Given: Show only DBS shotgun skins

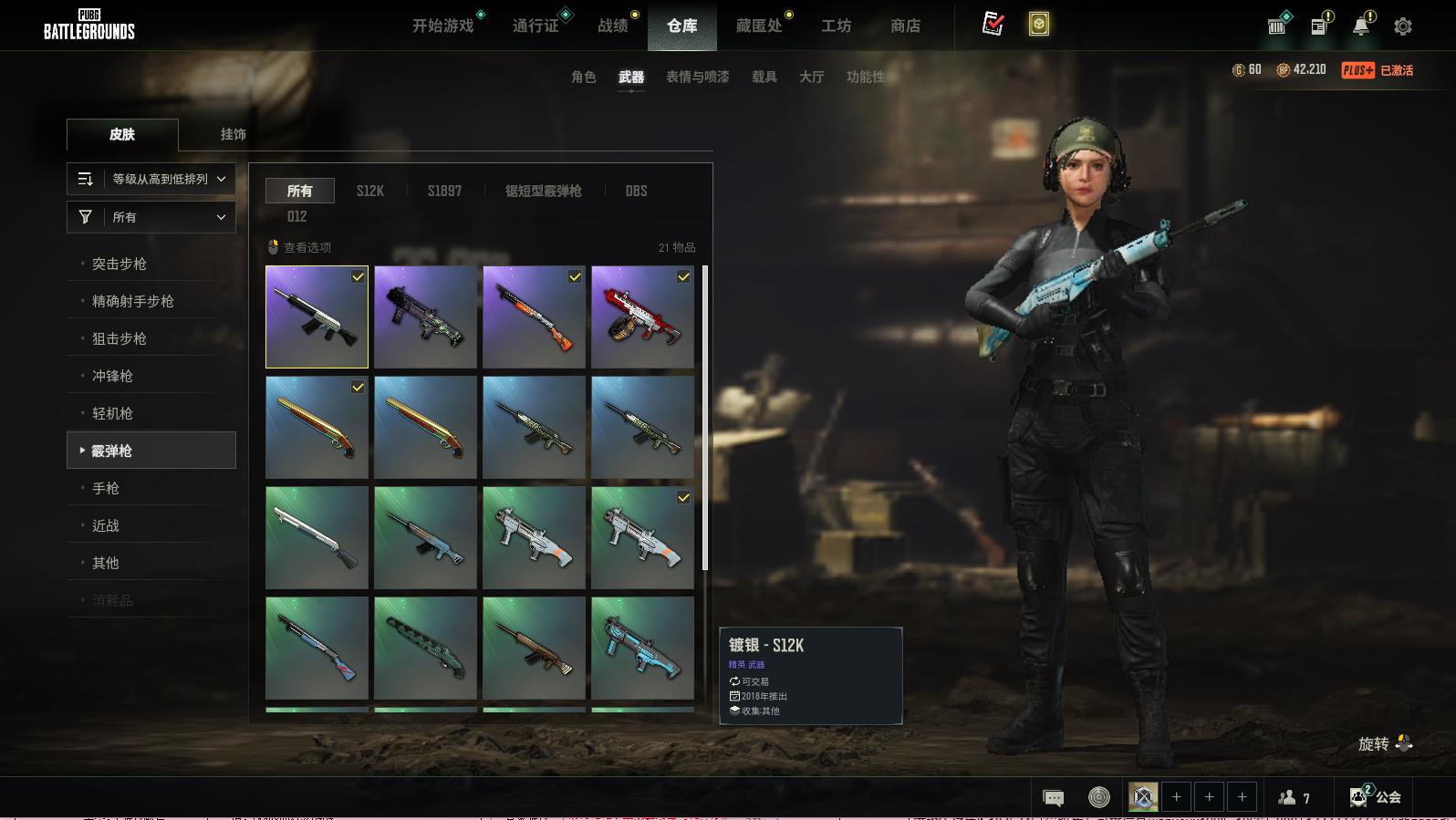Looking at the screenshot, I should (x=636, y=191).
